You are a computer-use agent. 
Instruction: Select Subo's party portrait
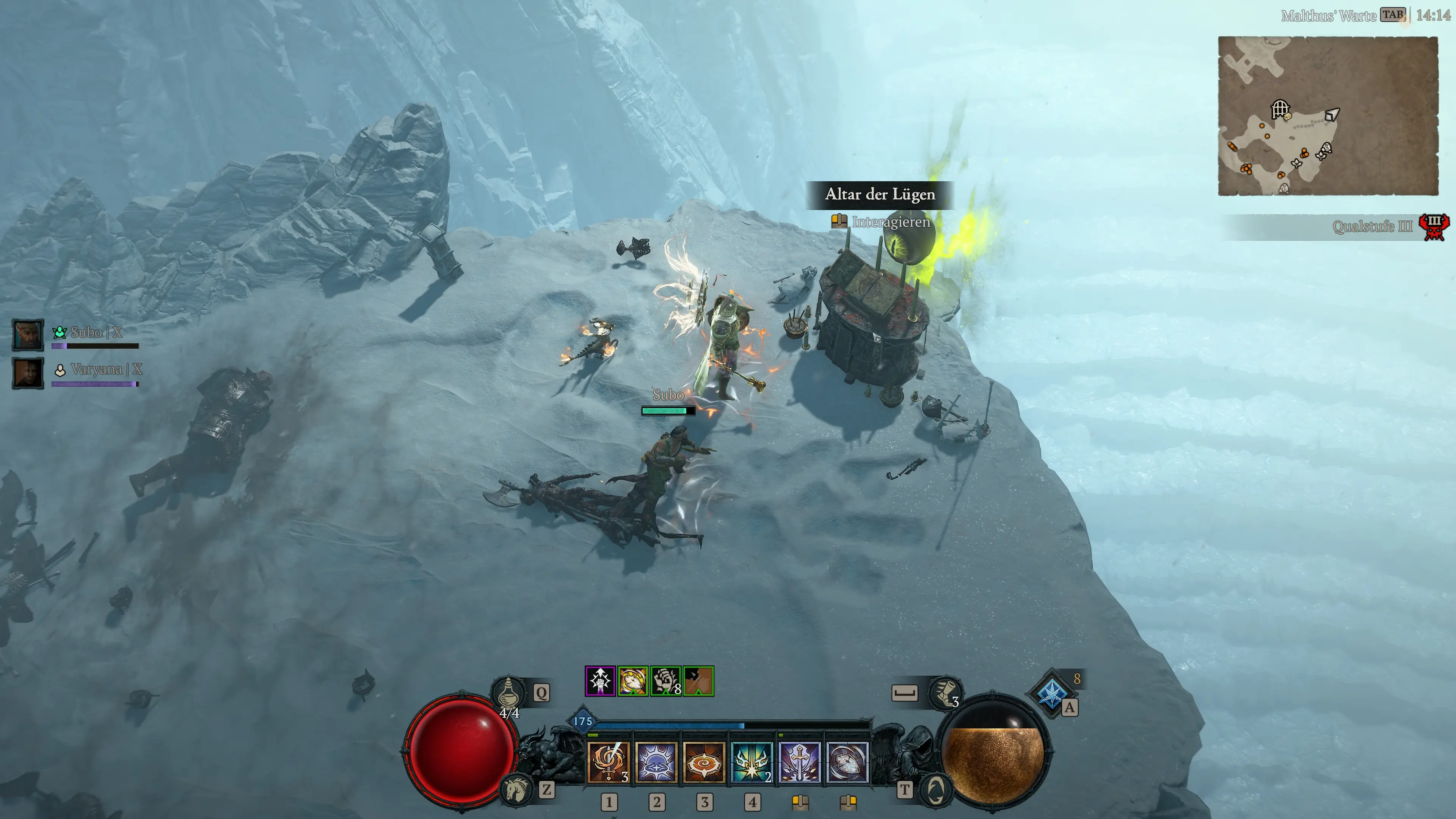pos(28,334)
